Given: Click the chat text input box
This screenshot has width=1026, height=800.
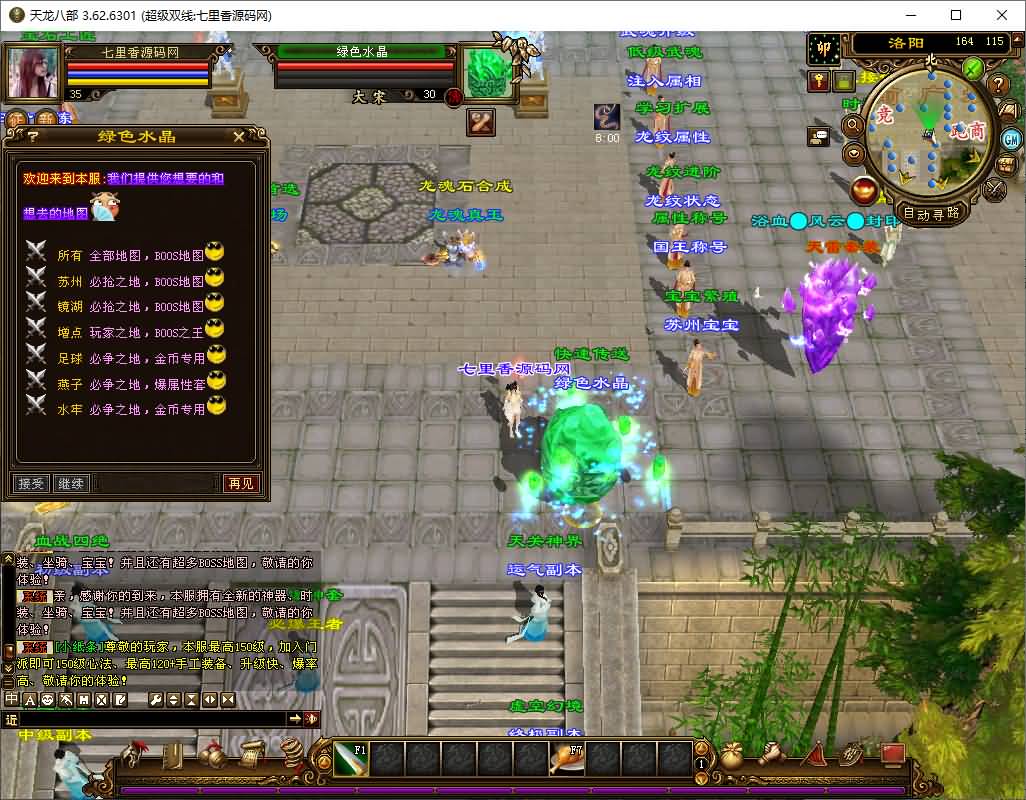Looking at the screenshot, I should pyautogui.click(x=152, y=718).
